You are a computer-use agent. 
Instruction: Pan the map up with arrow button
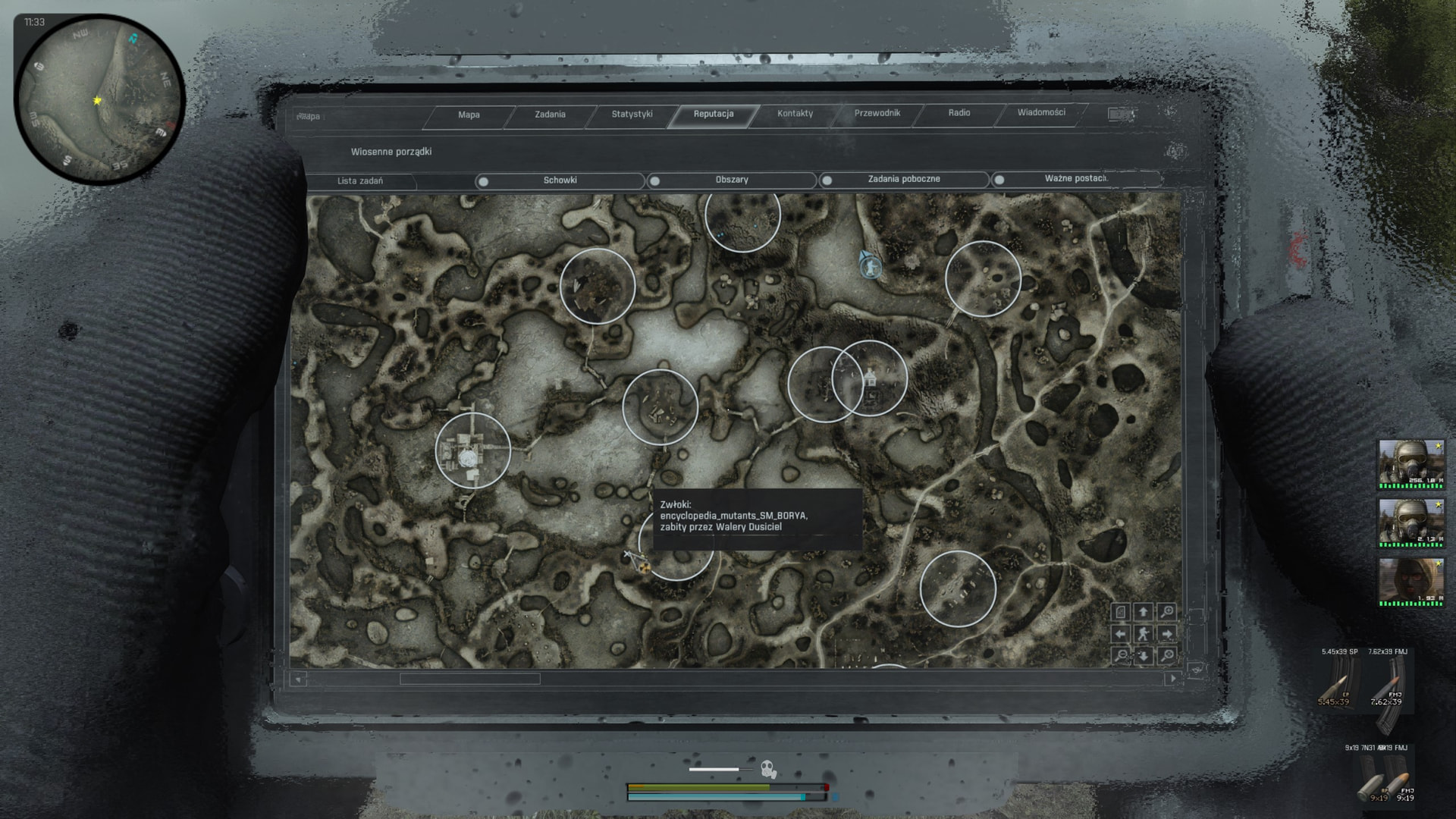coord(1144,611)
